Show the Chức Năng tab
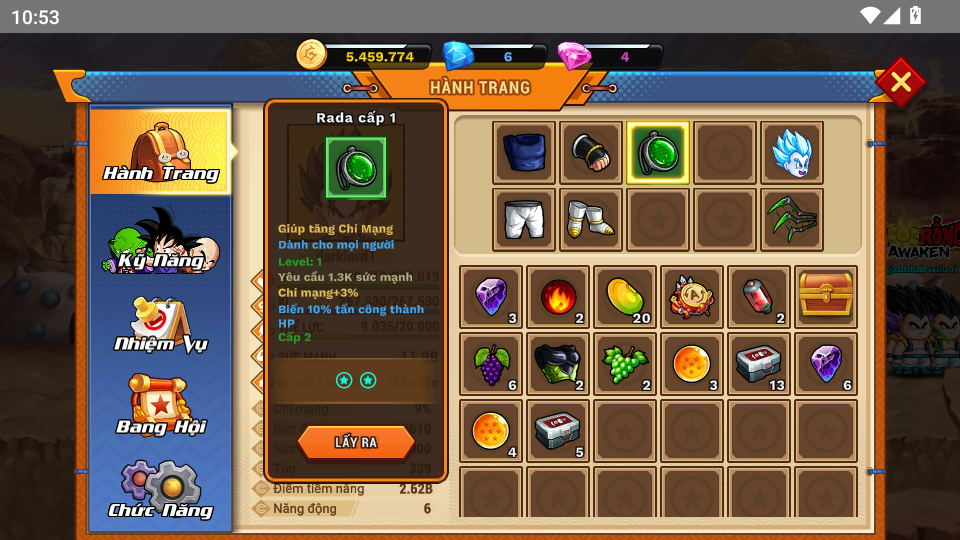This screenshot has height=540, width=960. 161,492
